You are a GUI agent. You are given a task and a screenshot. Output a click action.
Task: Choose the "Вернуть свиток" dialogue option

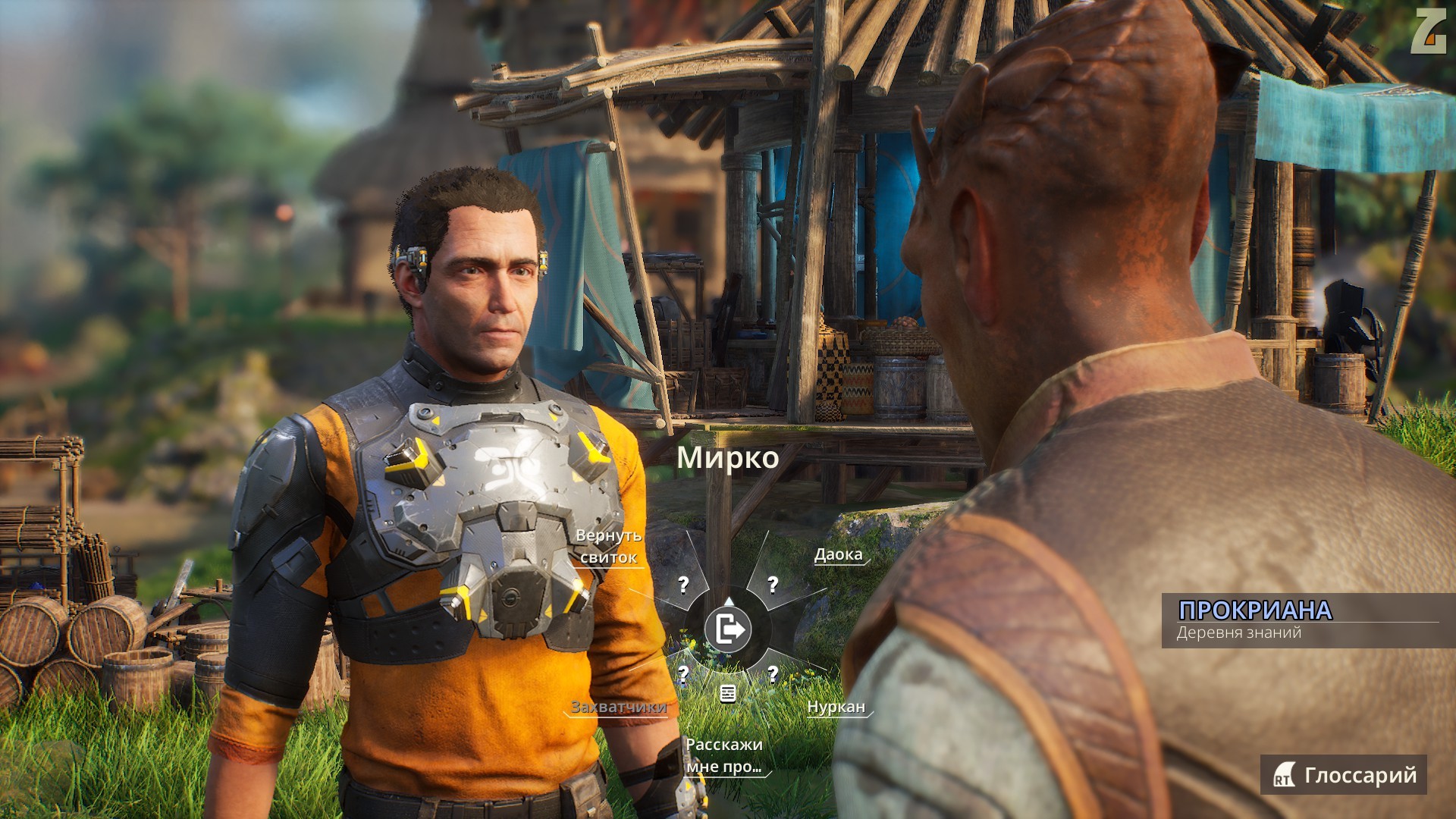609,547
